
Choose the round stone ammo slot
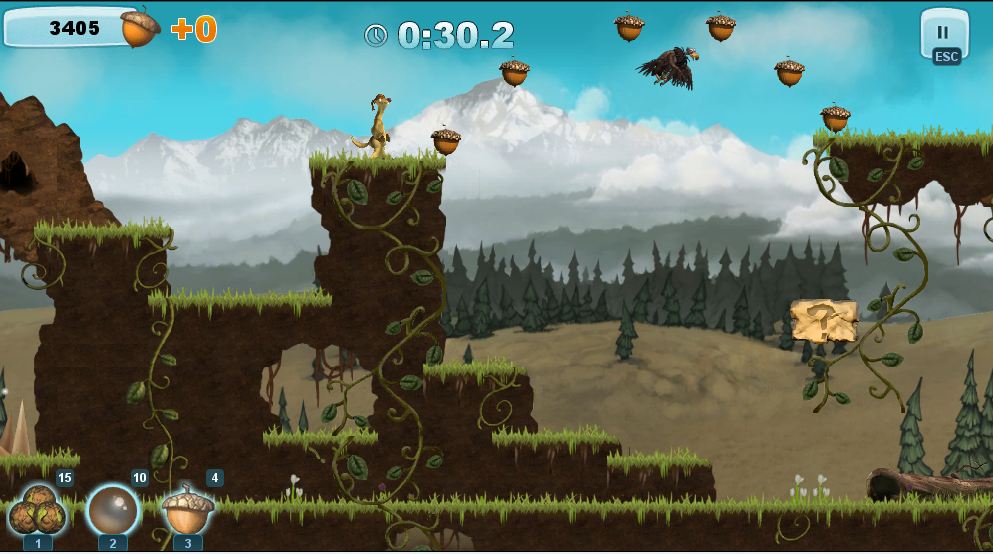(x=112, y=510)
